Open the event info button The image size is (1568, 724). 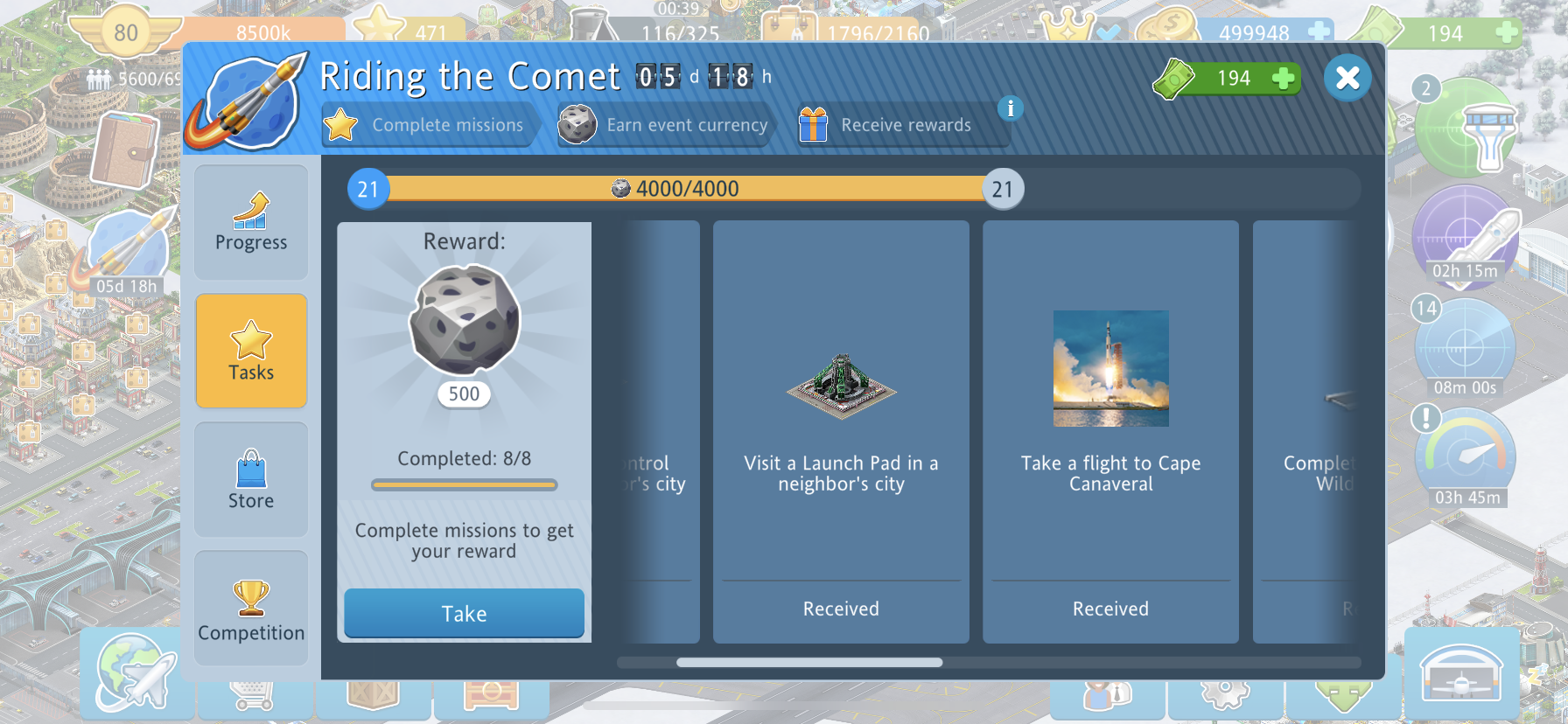point(1011,108)
